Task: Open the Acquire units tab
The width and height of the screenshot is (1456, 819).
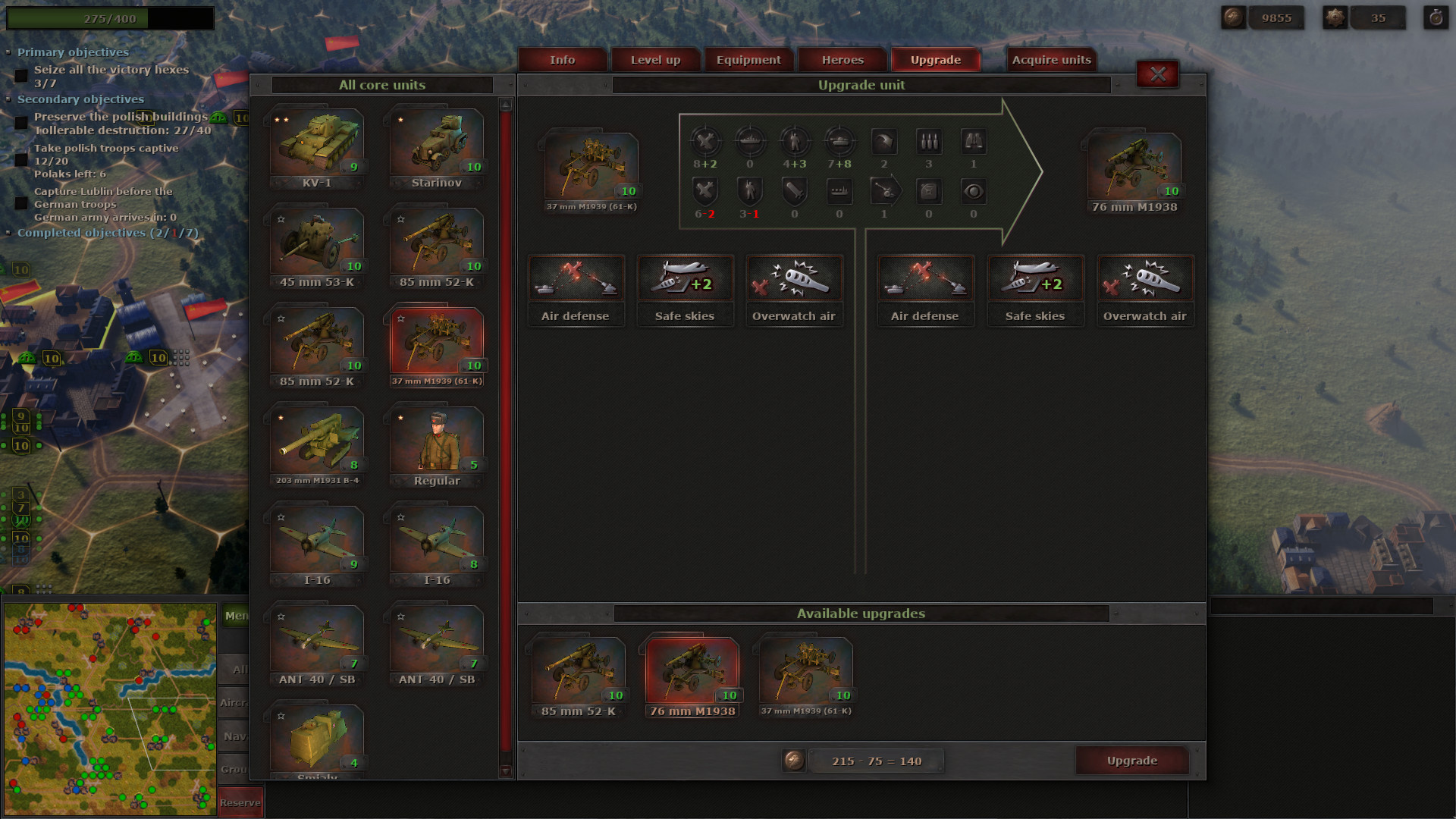Action: (x=1050, y=59)
